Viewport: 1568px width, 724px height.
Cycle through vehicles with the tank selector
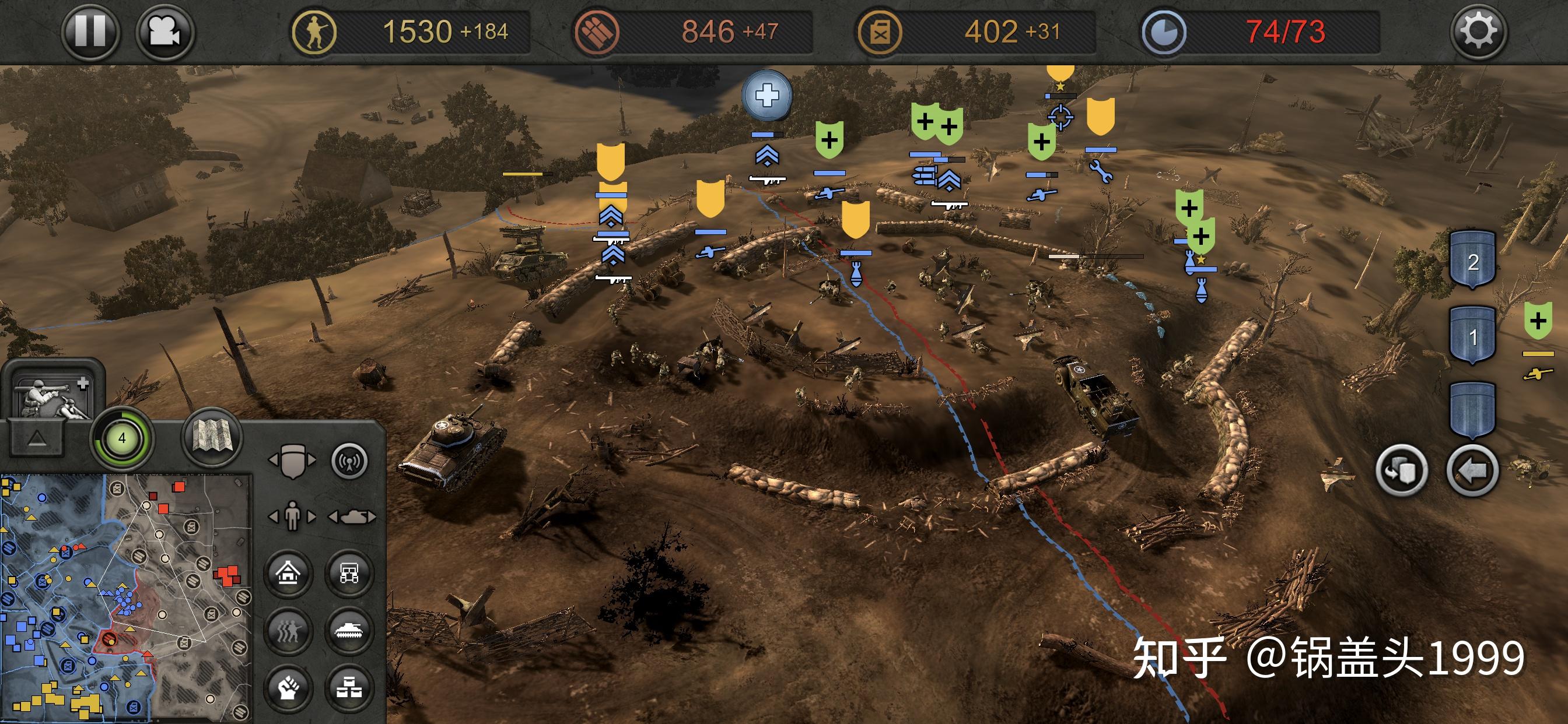(352, 516)
